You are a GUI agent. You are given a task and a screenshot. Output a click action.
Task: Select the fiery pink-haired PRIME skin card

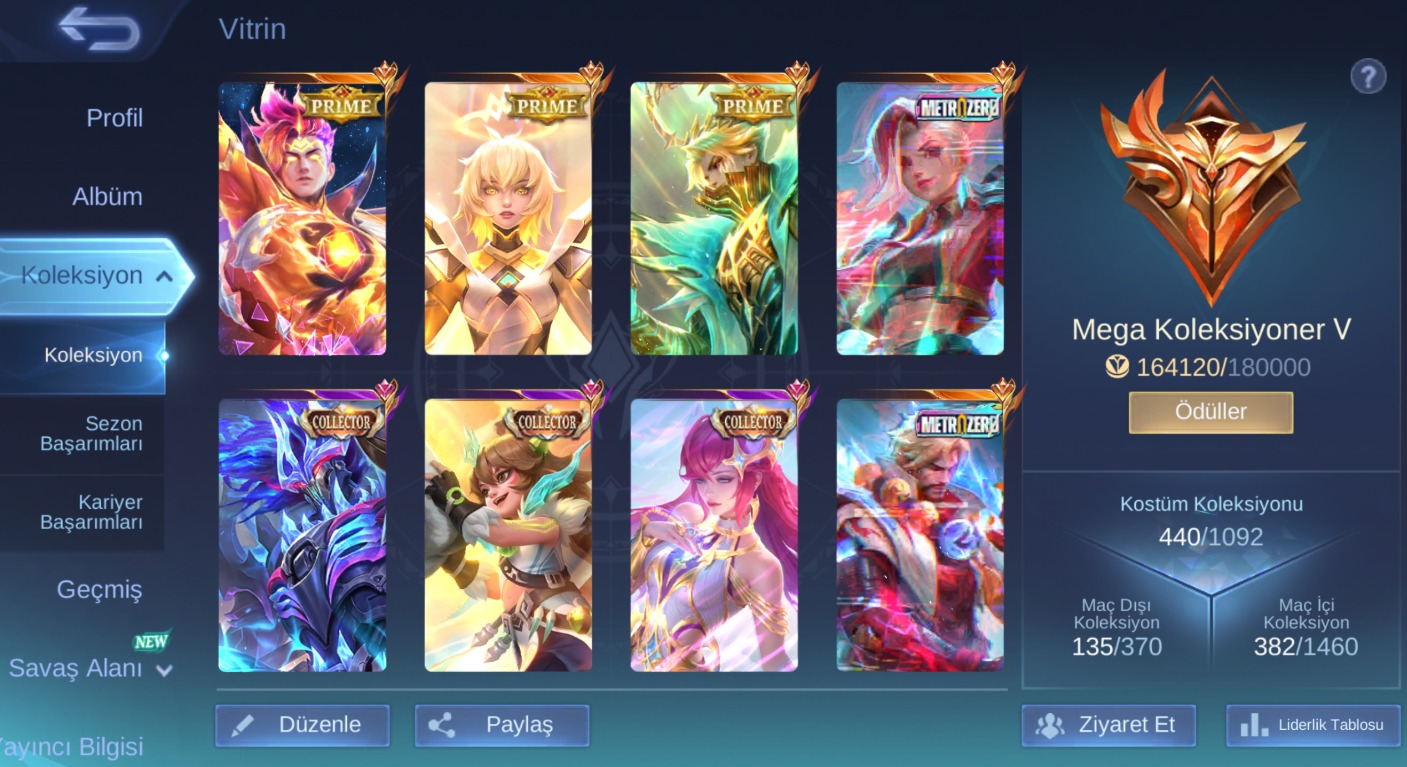[302, 218]
